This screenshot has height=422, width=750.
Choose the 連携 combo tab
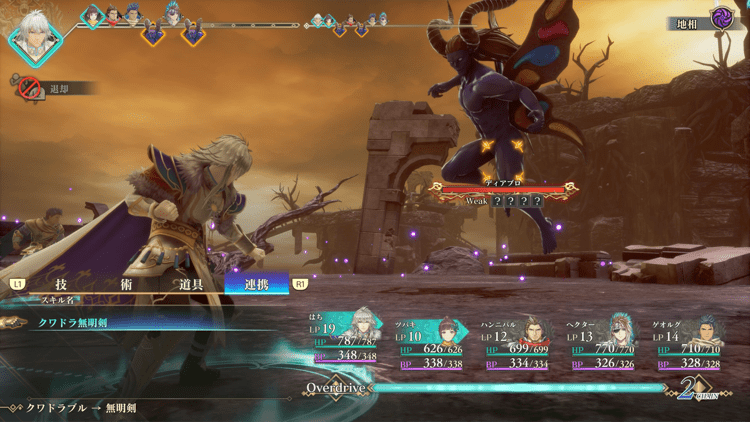pos(256,284)
